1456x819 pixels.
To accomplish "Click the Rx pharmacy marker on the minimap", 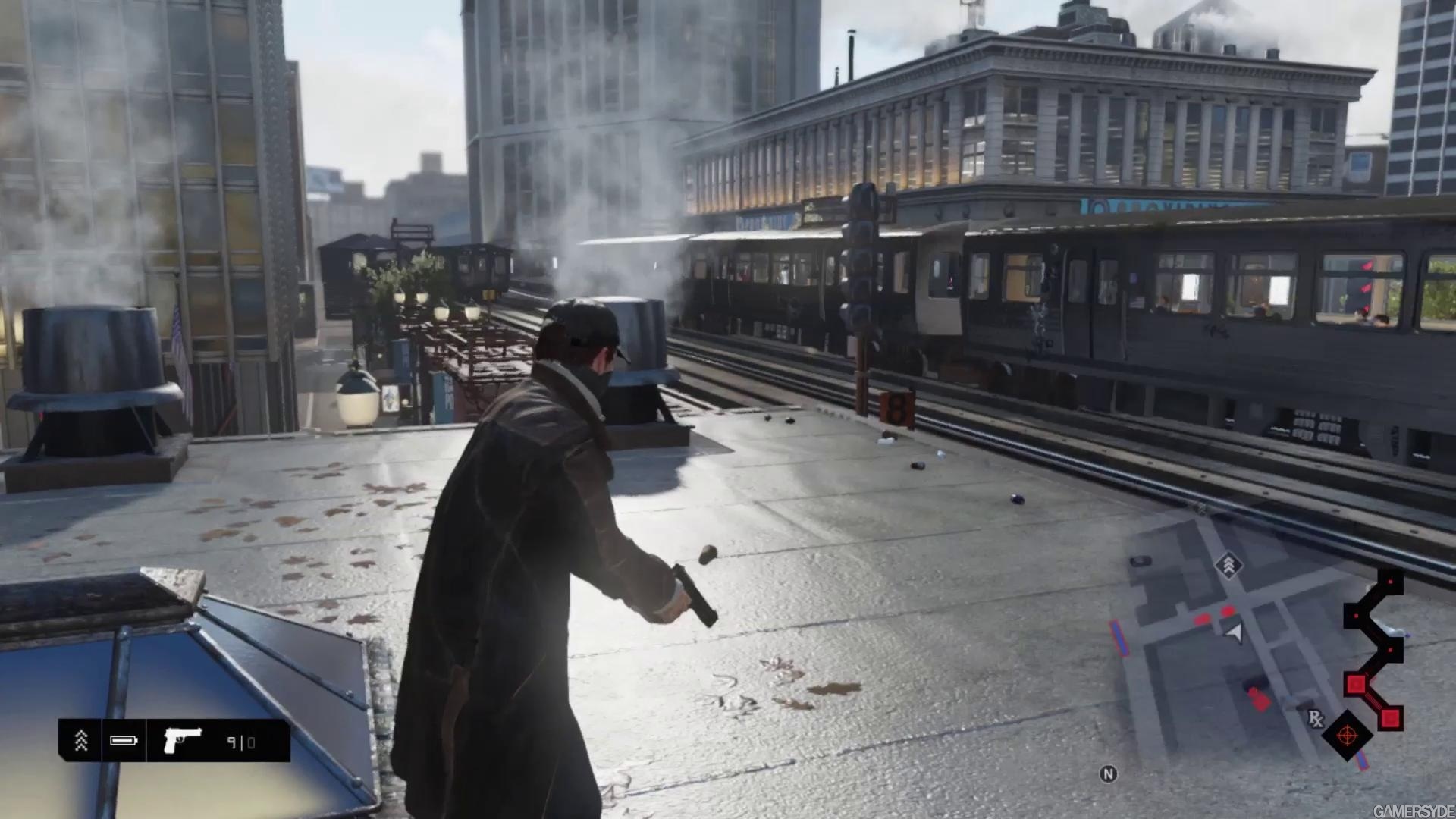I will 1316,718.
